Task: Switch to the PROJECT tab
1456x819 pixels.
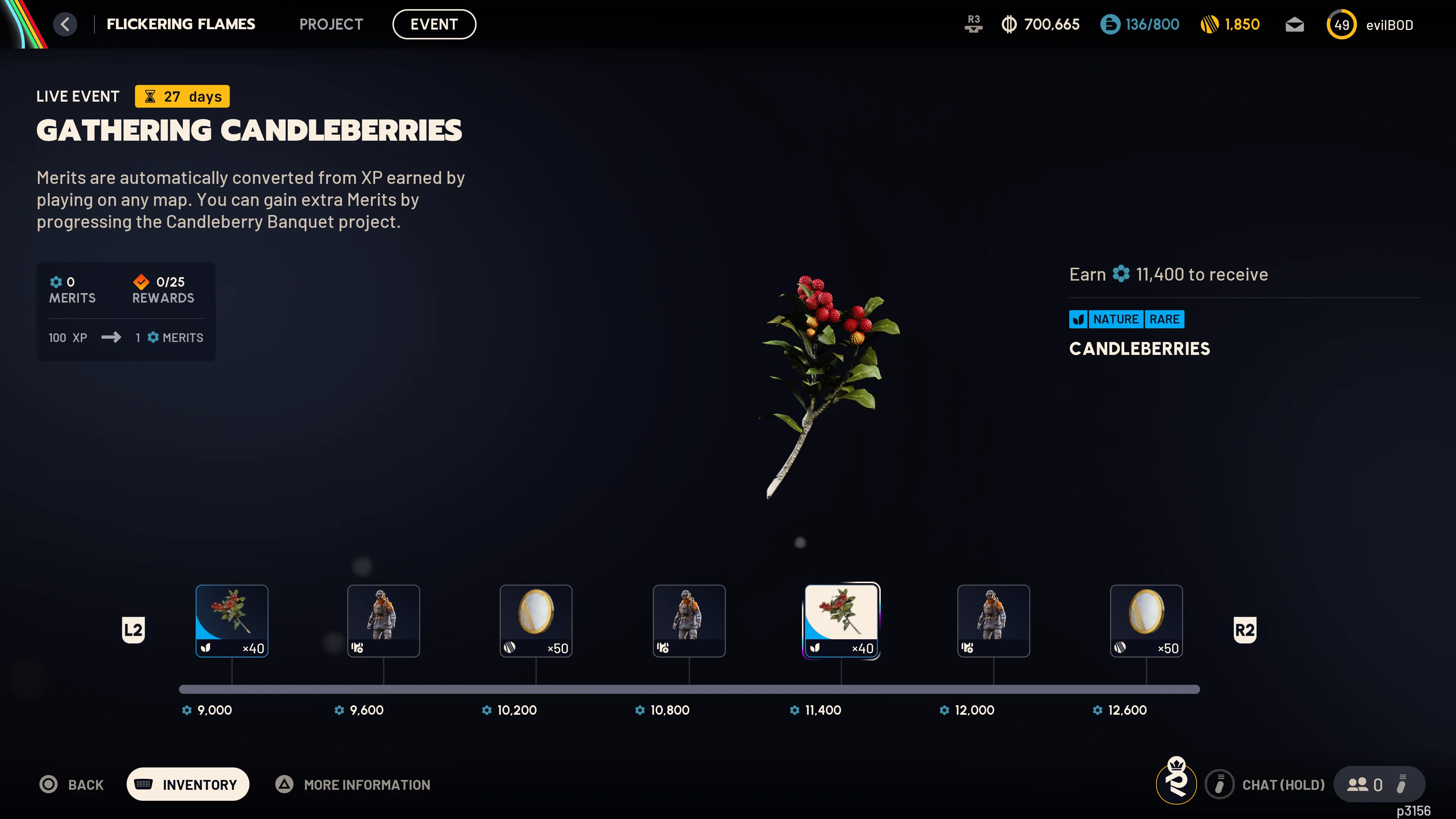Action: point(331,24)
